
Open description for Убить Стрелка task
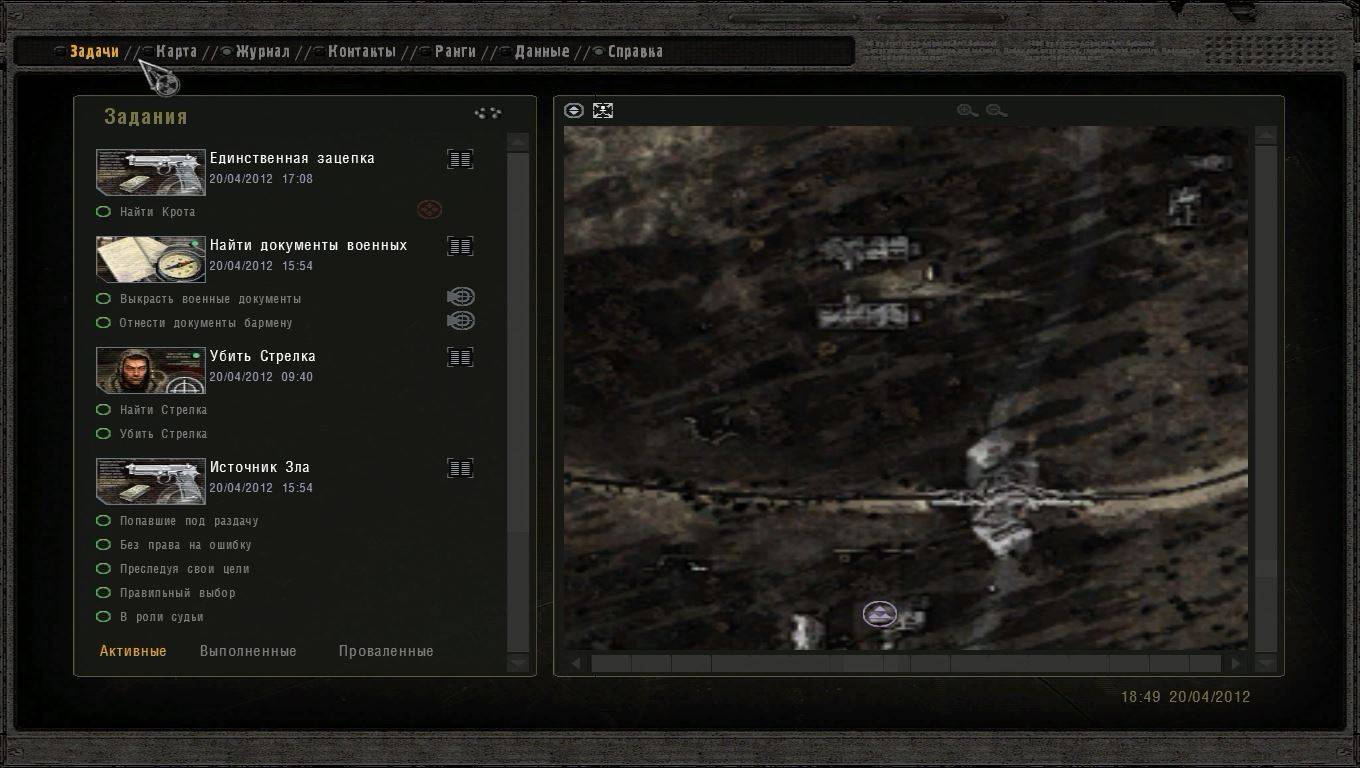click(460, 357)
